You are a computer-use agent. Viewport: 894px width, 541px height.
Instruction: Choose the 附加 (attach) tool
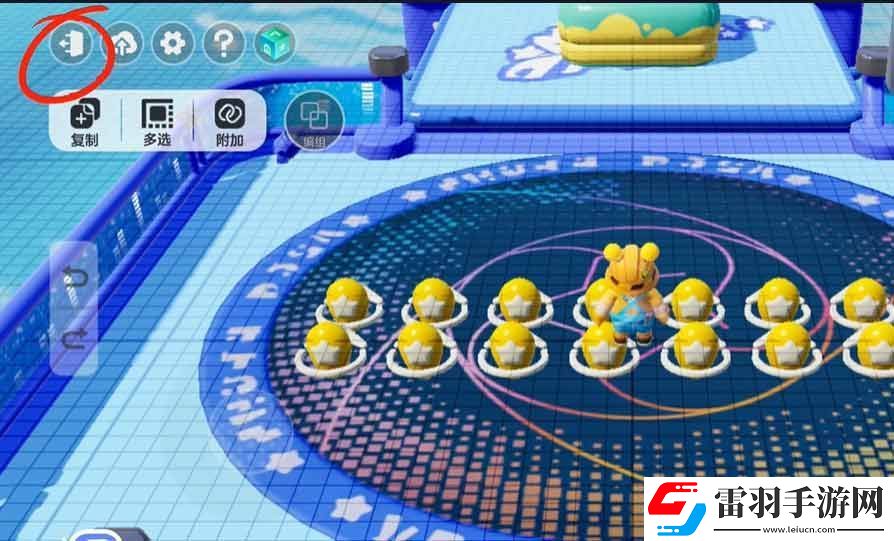point(230,122)
